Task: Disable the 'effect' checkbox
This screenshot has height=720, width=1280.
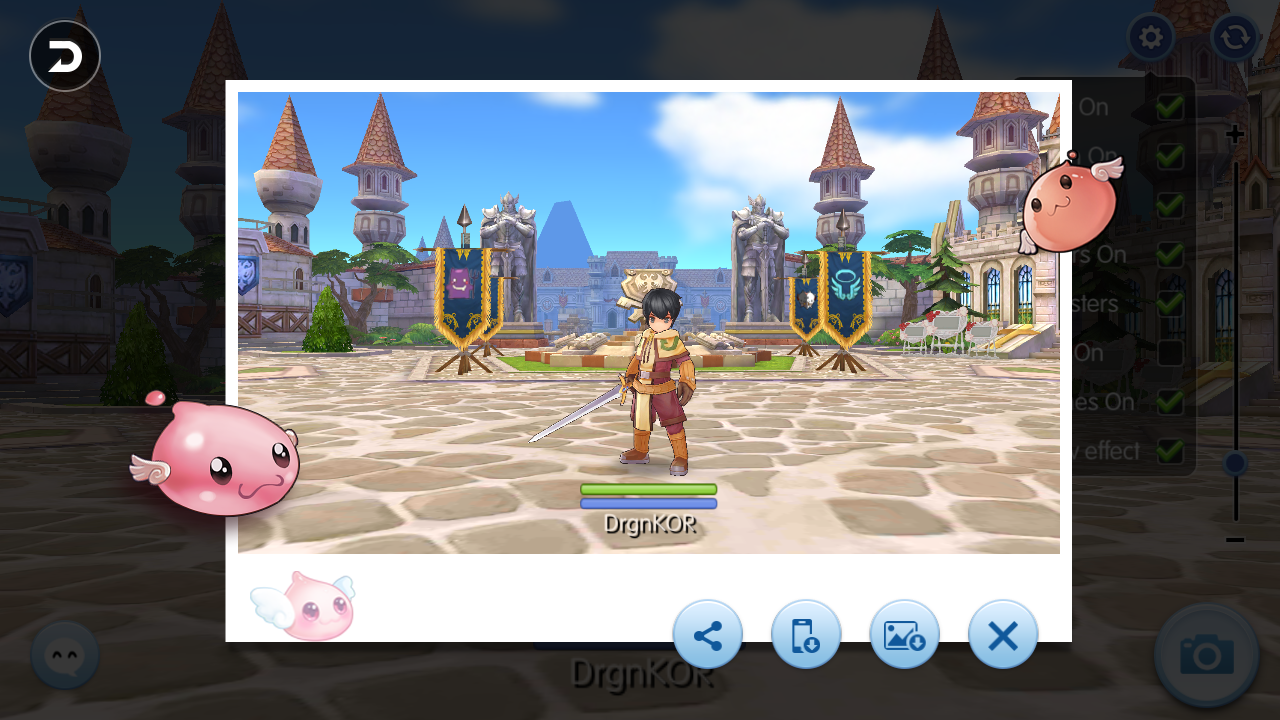Action: tap(1170, 450)
